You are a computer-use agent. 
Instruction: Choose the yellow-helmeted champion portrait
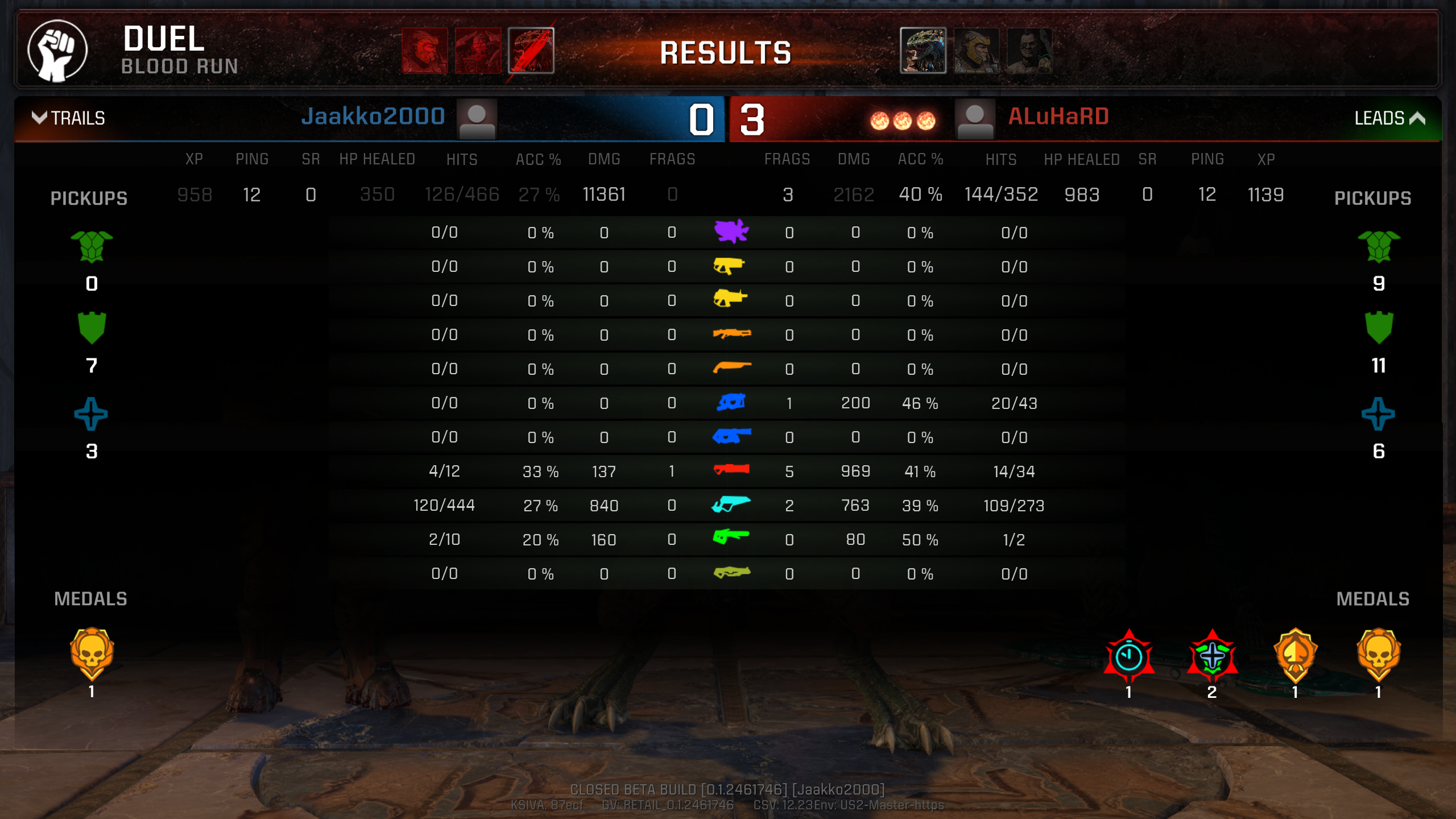coord(976,51)
